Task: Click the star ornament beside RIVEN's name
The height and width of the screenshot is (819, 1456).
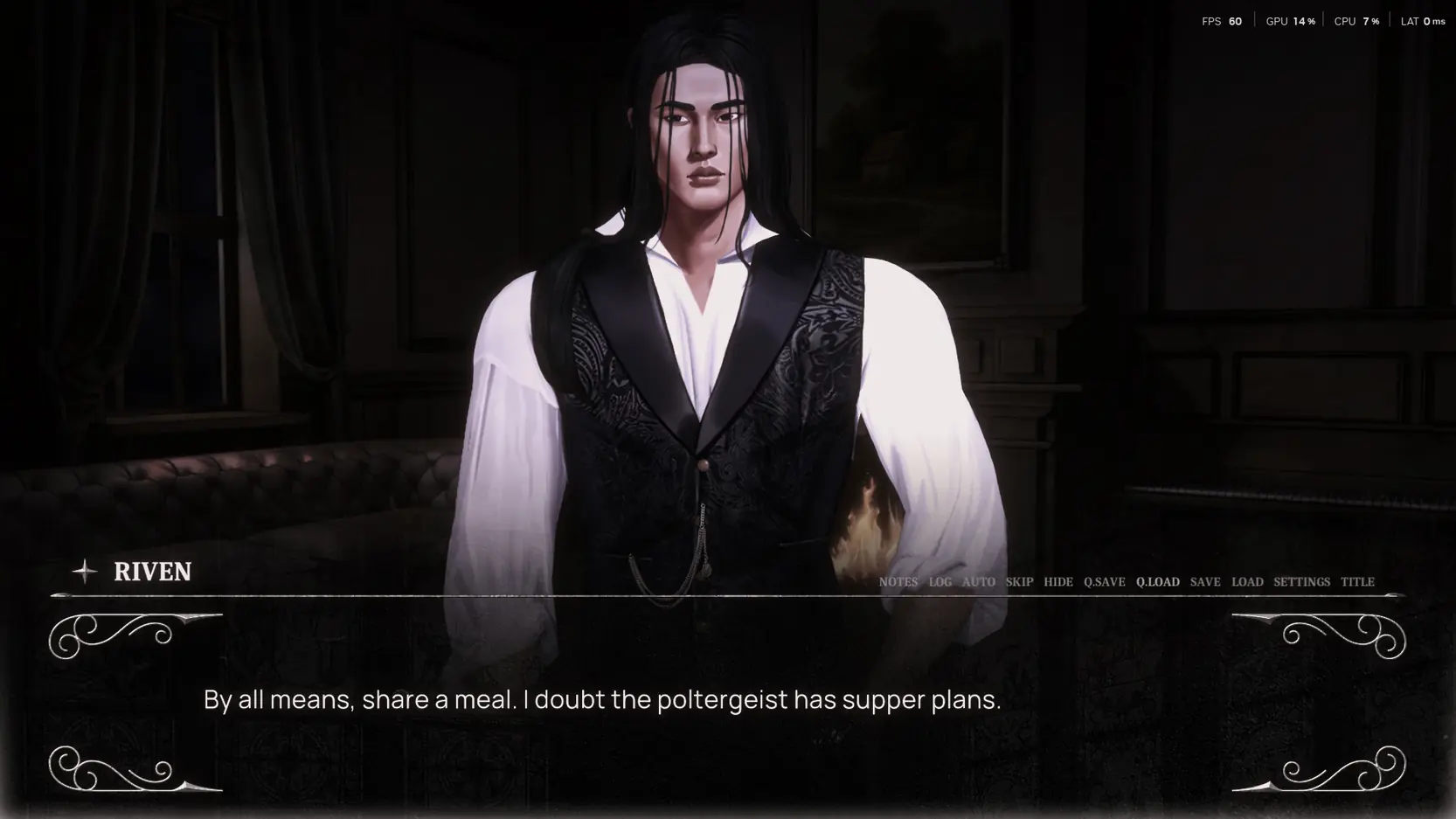Action: [x=83, y=572]
